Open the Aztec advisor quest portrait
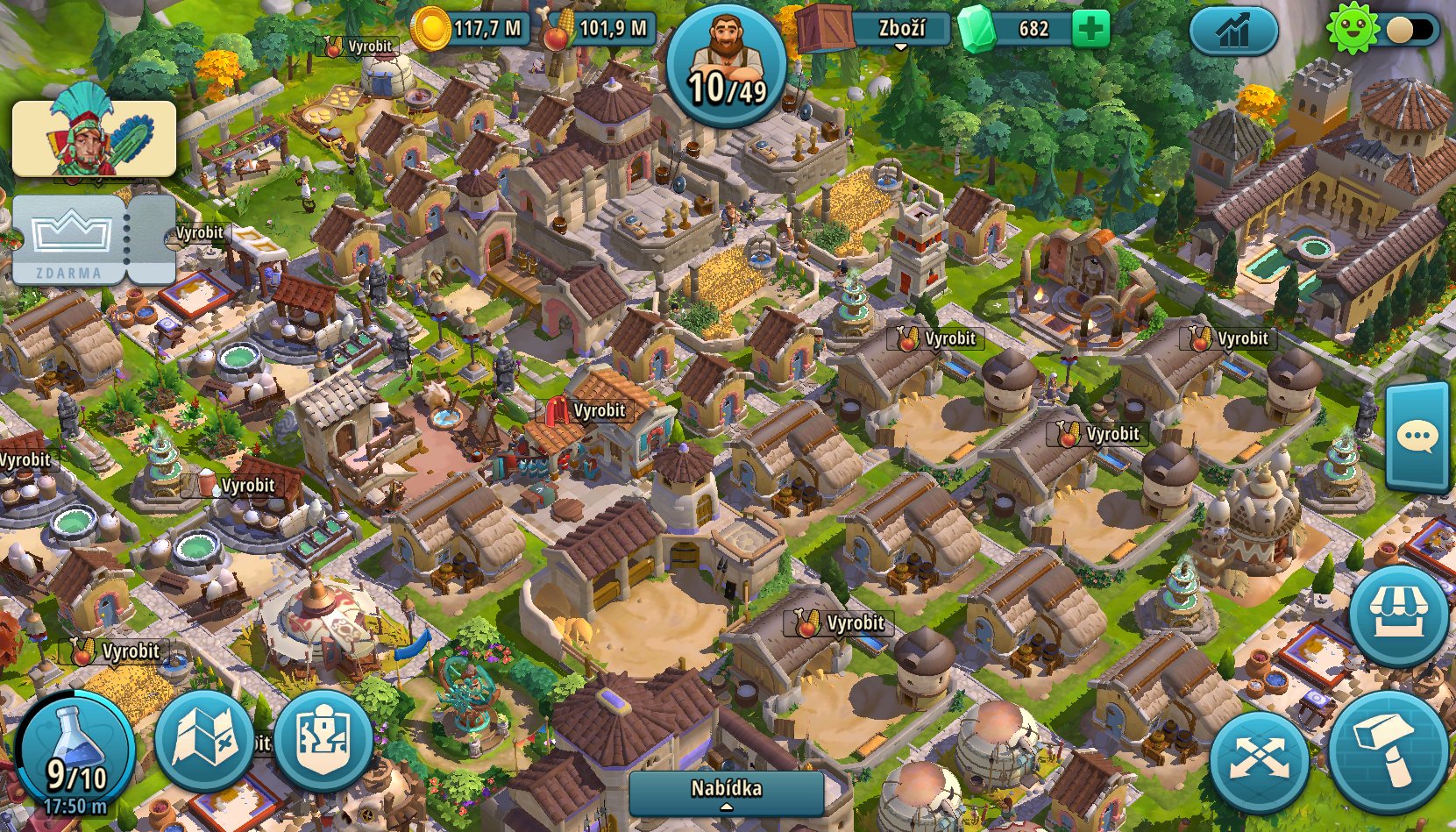 coord(92,139)
